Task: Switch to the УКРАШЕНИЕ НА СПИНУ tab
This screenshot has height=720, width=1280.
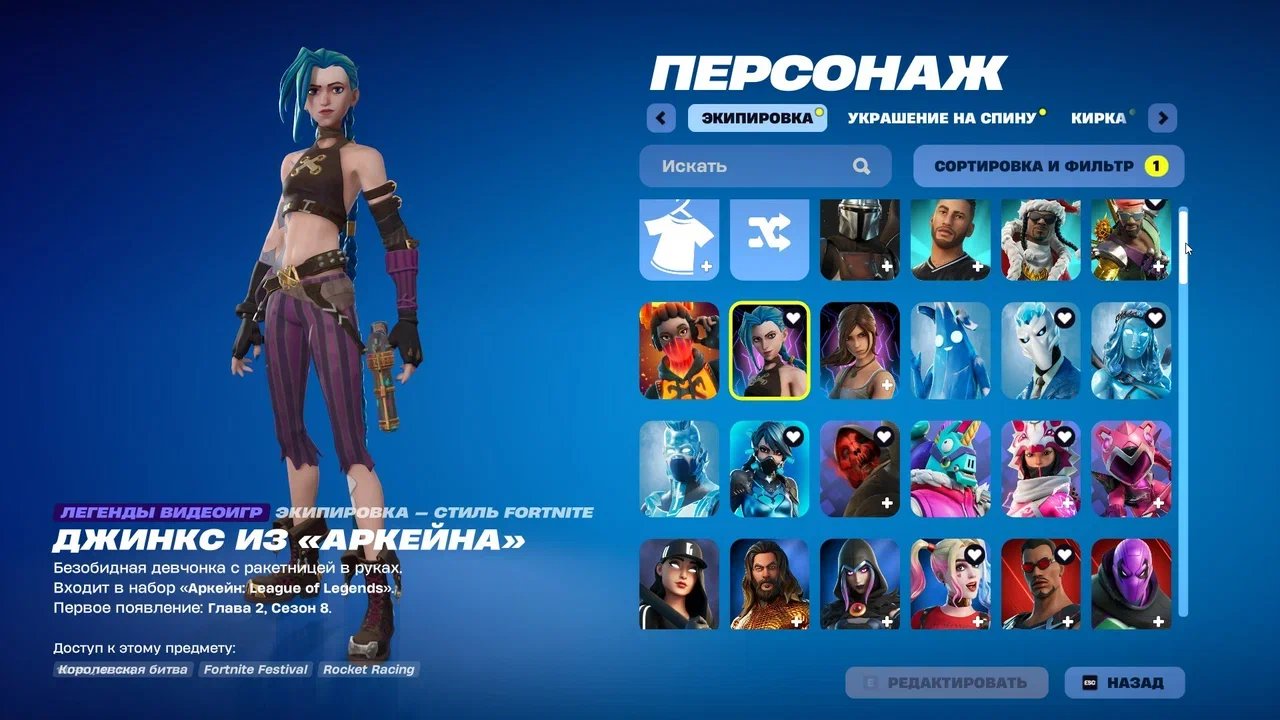Action: click(x=941, y=118)
